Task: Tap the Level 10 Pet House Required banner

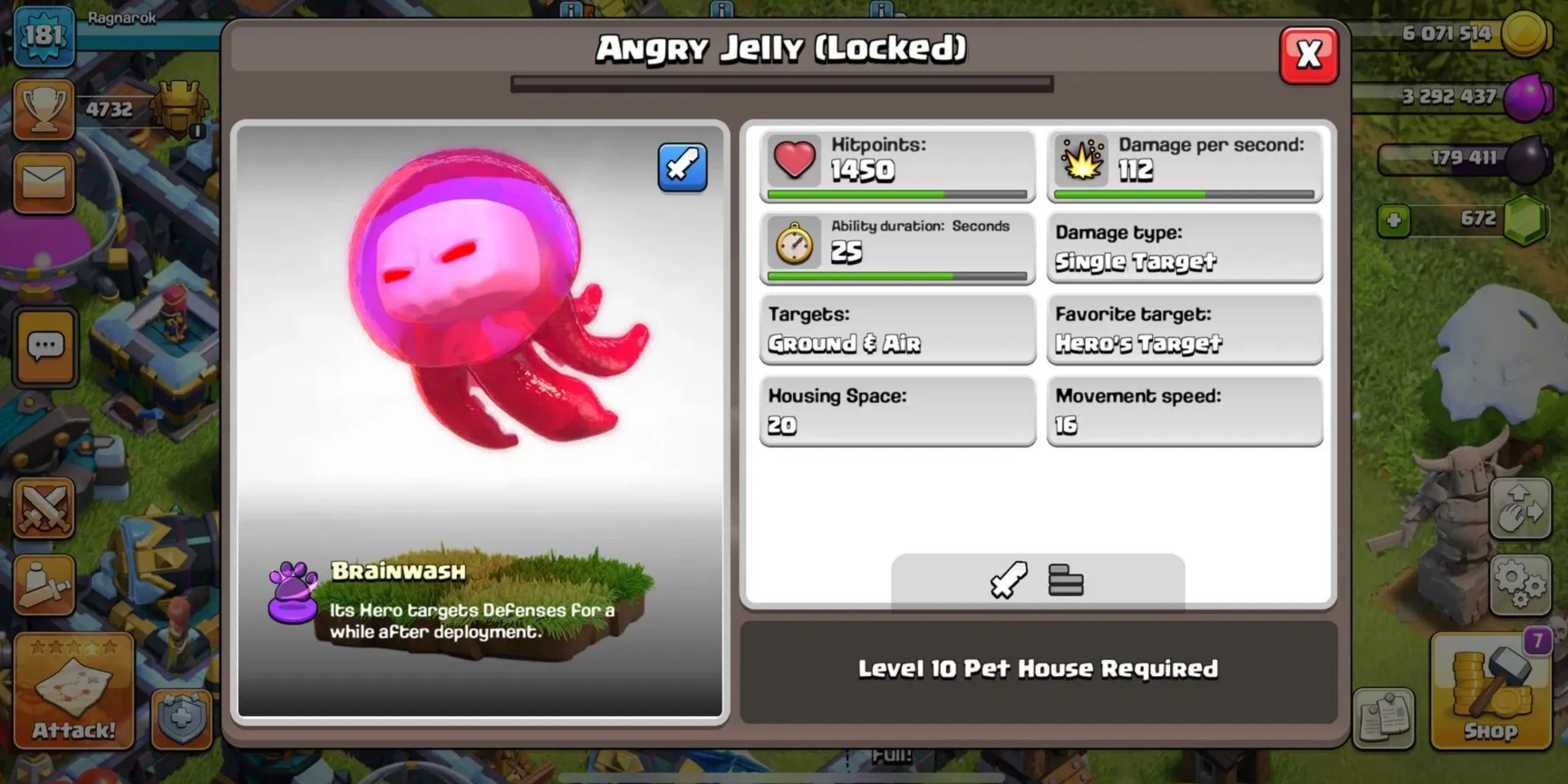Action: [1035, 669]
